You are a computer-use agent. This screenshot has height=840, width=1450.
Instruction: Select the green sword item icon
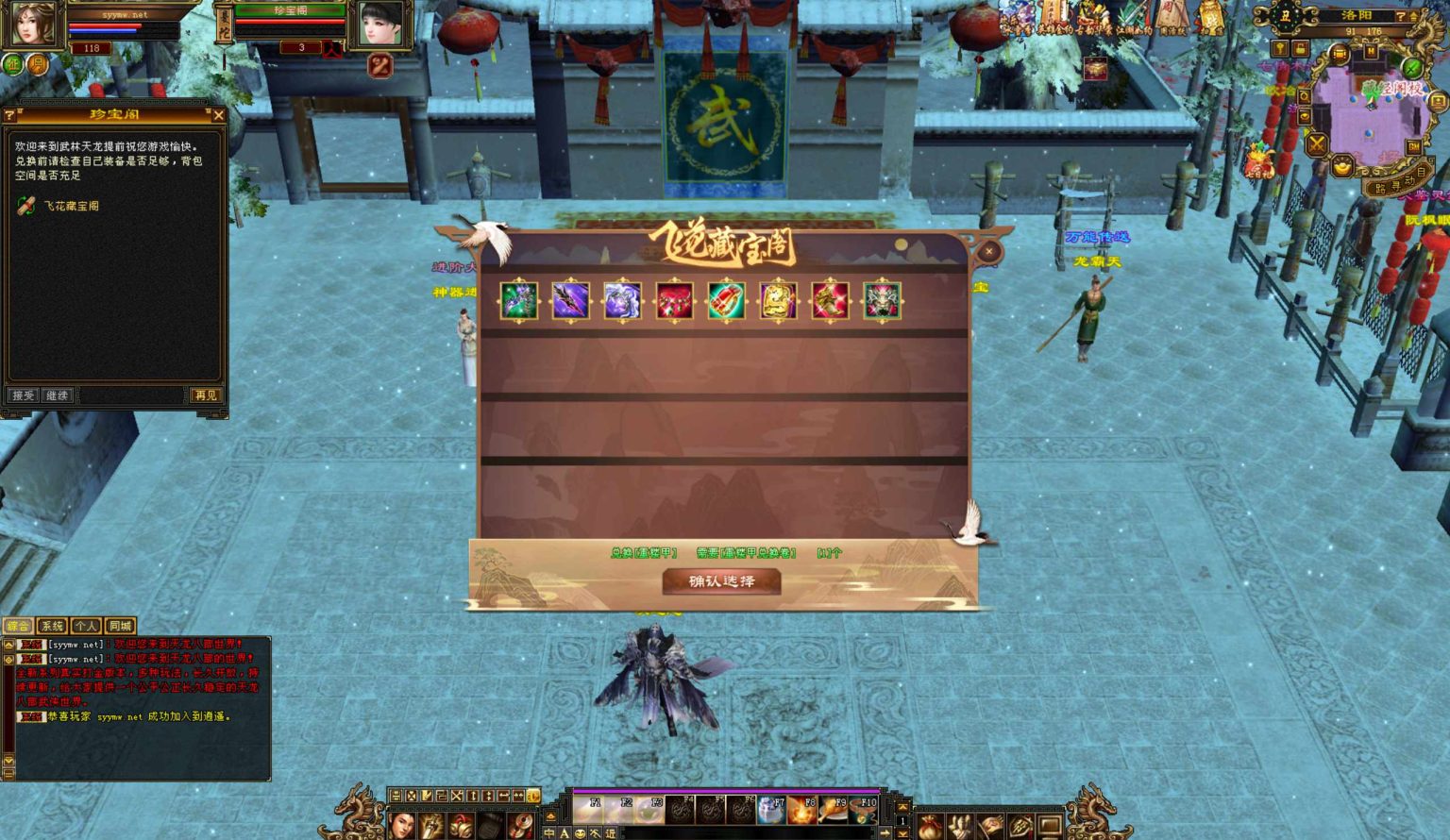(518, 301)
